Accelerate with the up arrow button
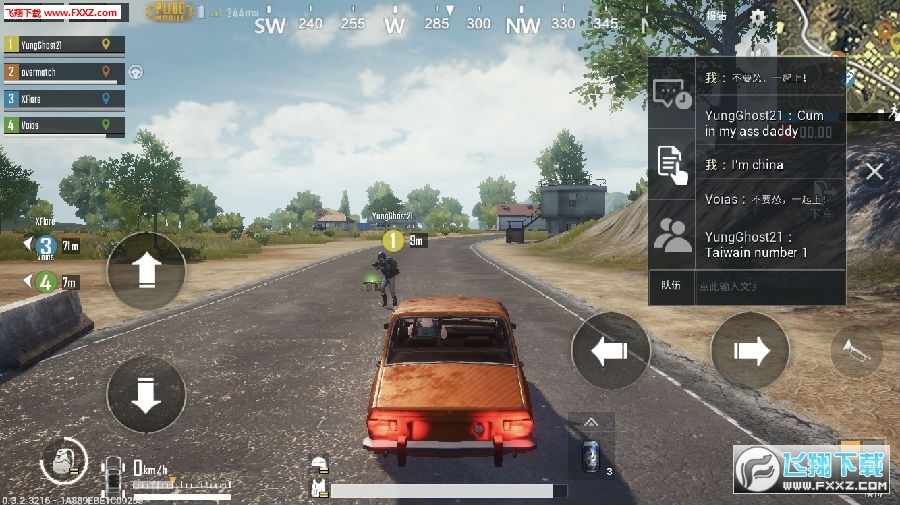 (146, 270)
